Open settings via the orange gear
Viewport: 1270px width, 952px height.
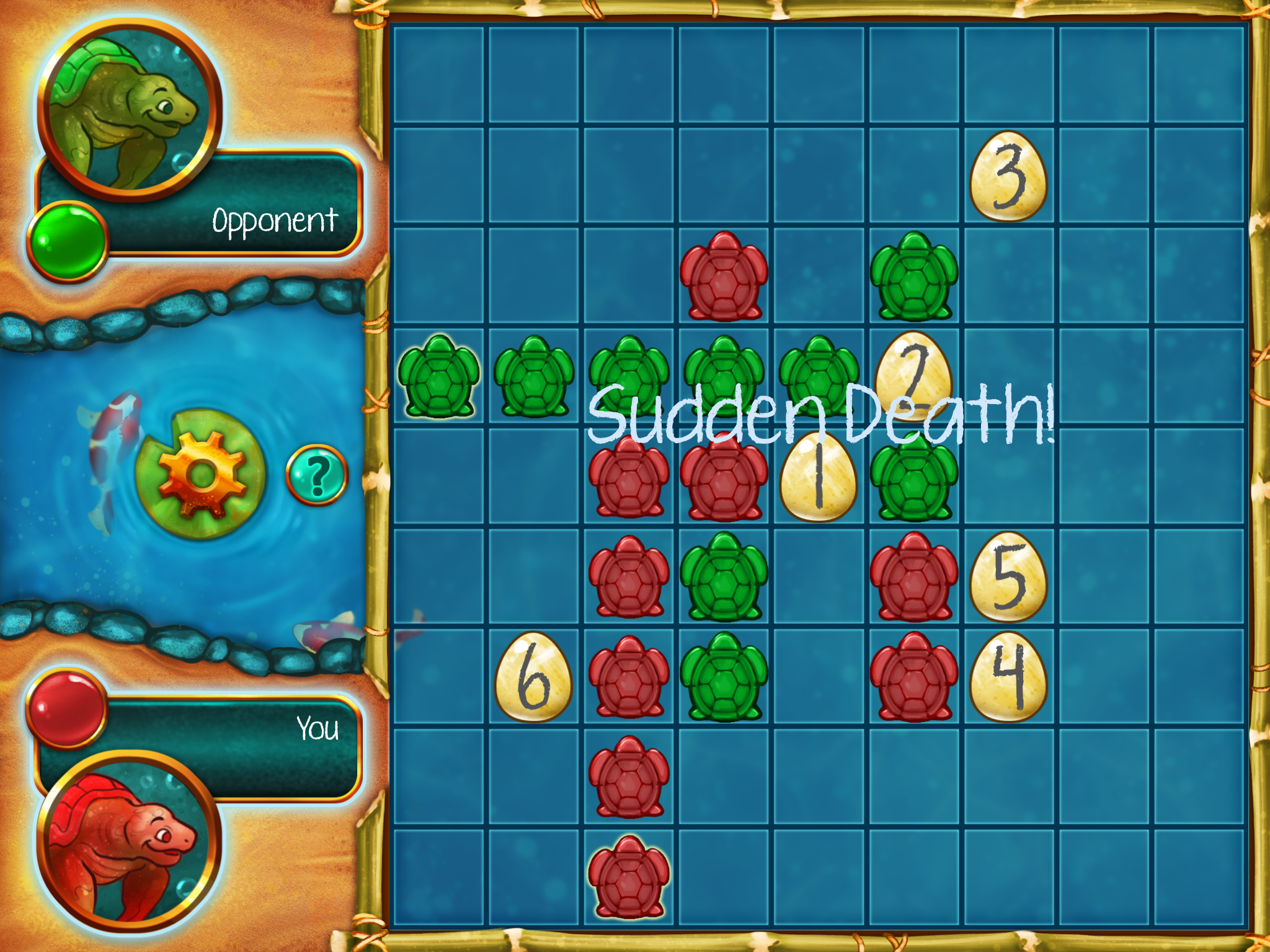[202, 475]
